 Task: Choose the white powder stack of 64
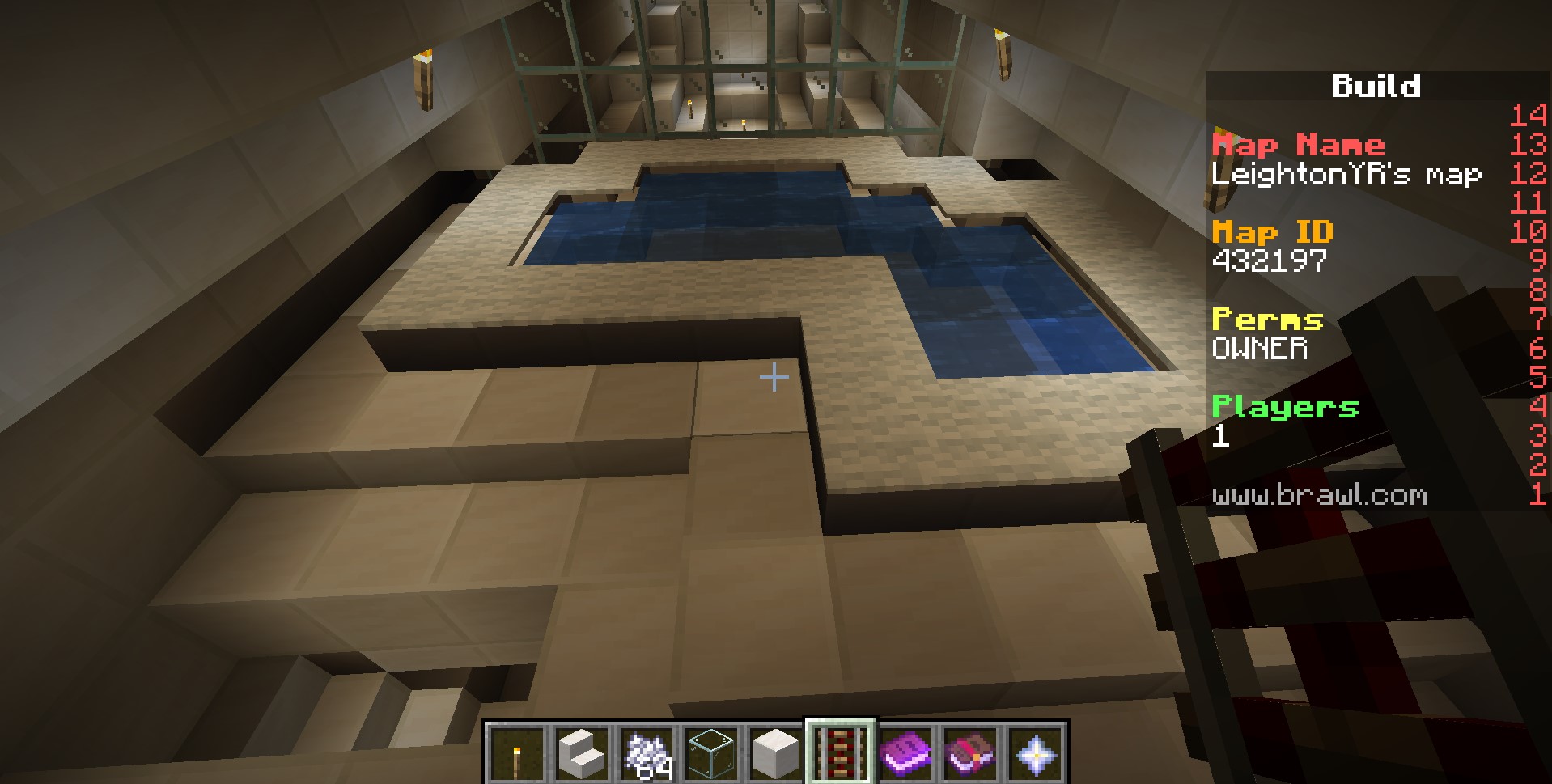point(647,753)
